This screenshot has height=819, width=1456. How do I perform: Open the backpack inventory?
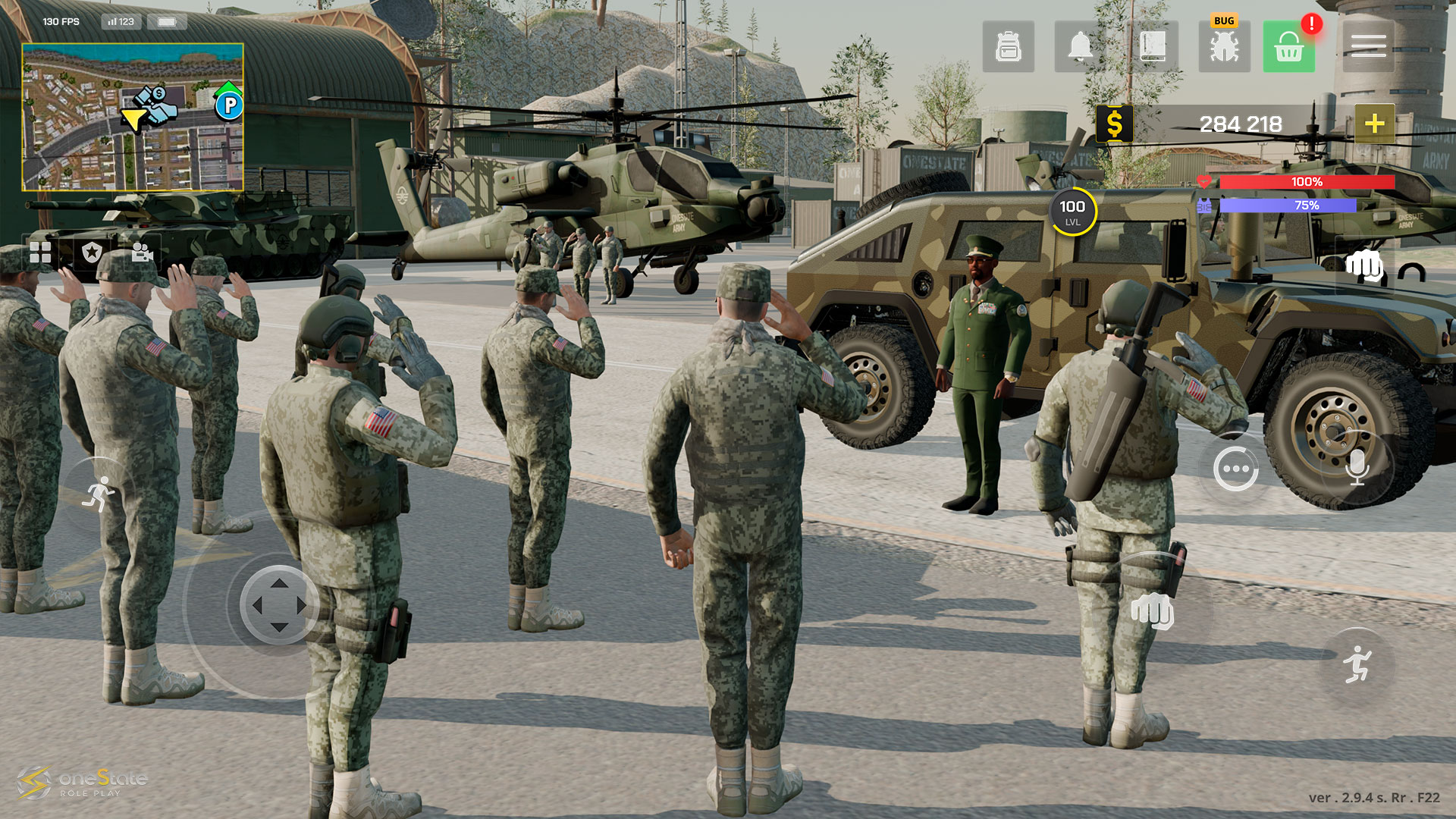[x=1008, y=47]
